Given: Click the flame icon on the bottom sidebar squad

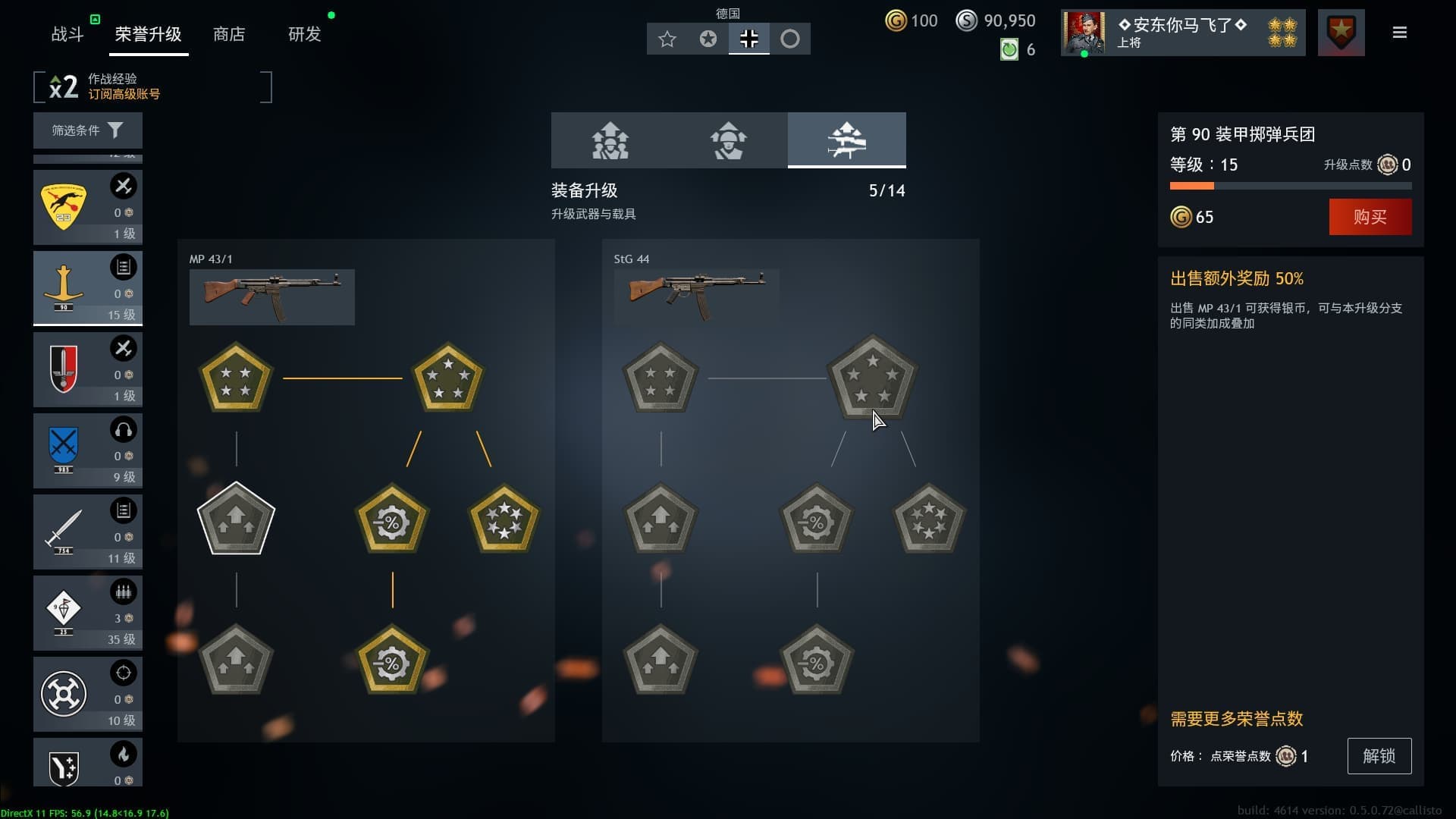Looking at the screenshot, I should coord(124,753).
